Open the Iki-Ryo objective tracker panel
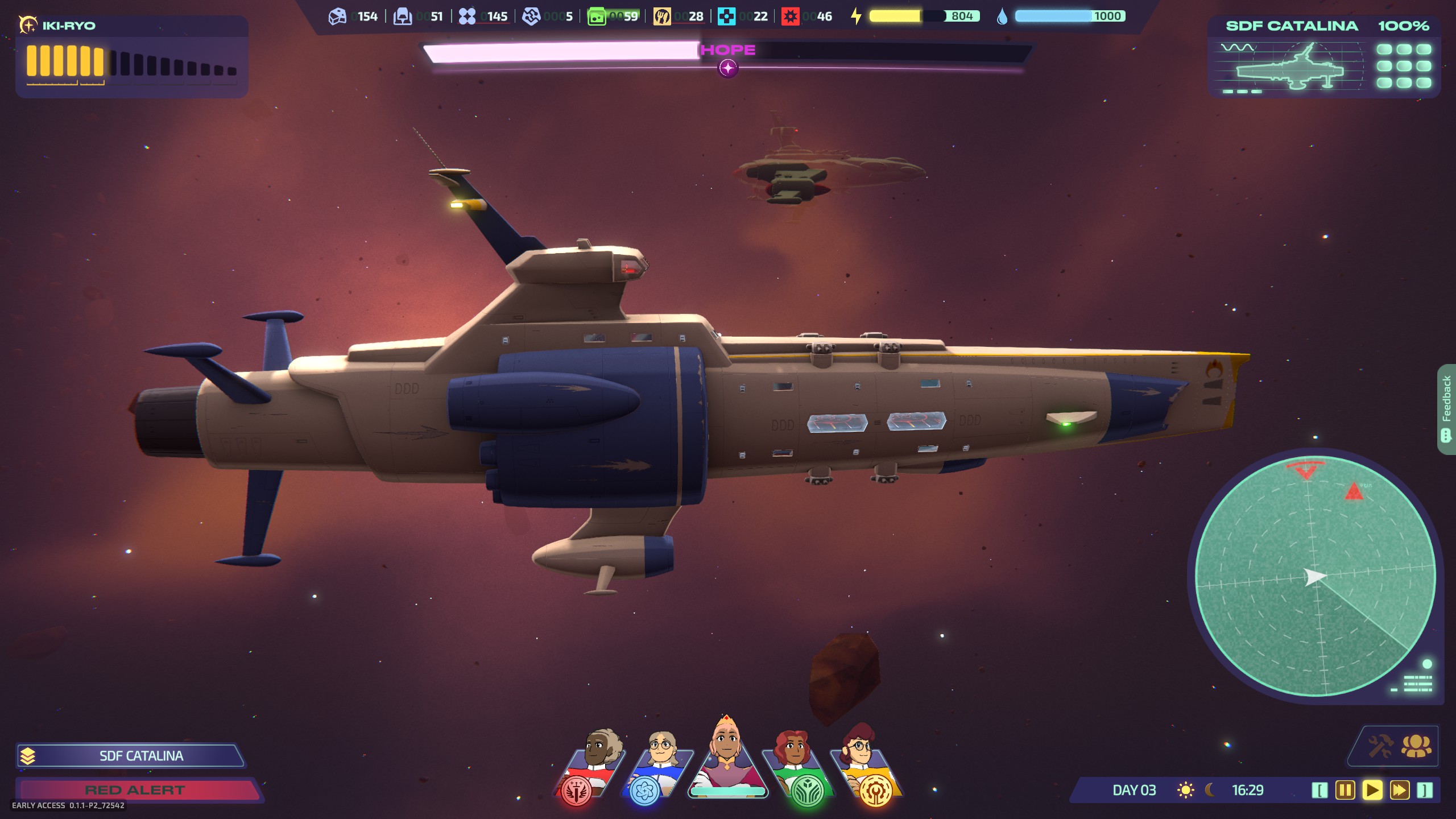Viewport: 1456px width, 819px height. 132,57
